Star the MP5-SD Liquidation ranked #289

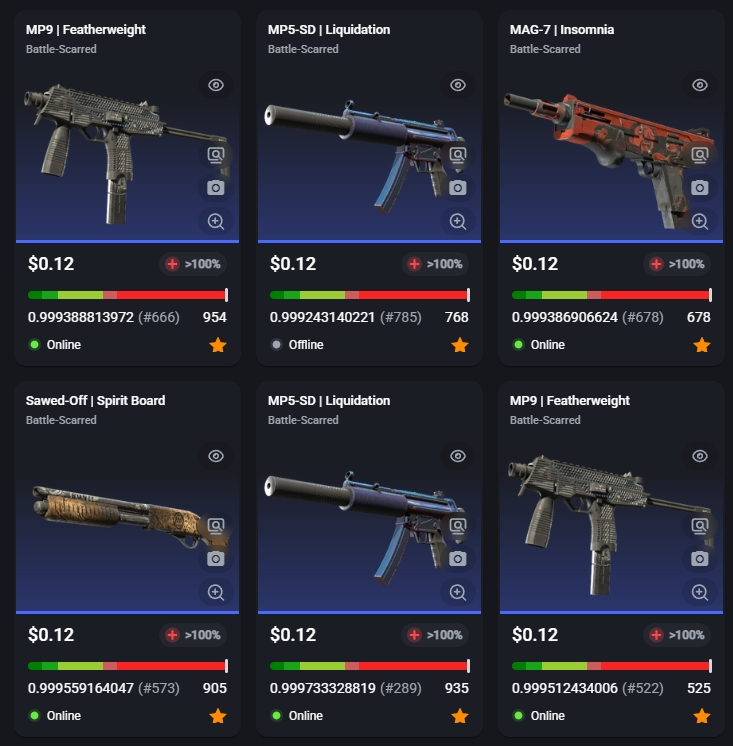460,716
